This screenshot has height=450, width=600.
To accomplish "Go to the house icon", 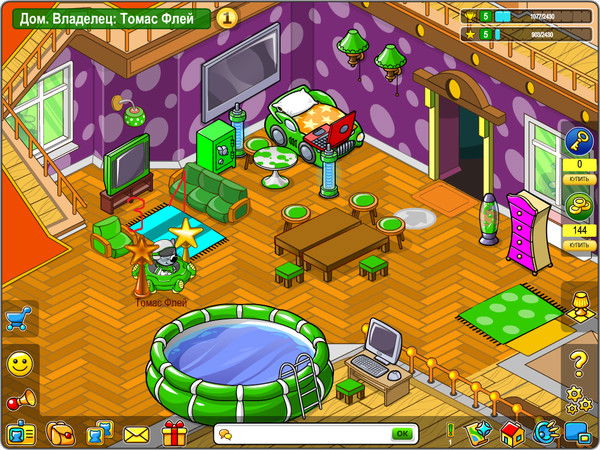I will tap(512, 434).
